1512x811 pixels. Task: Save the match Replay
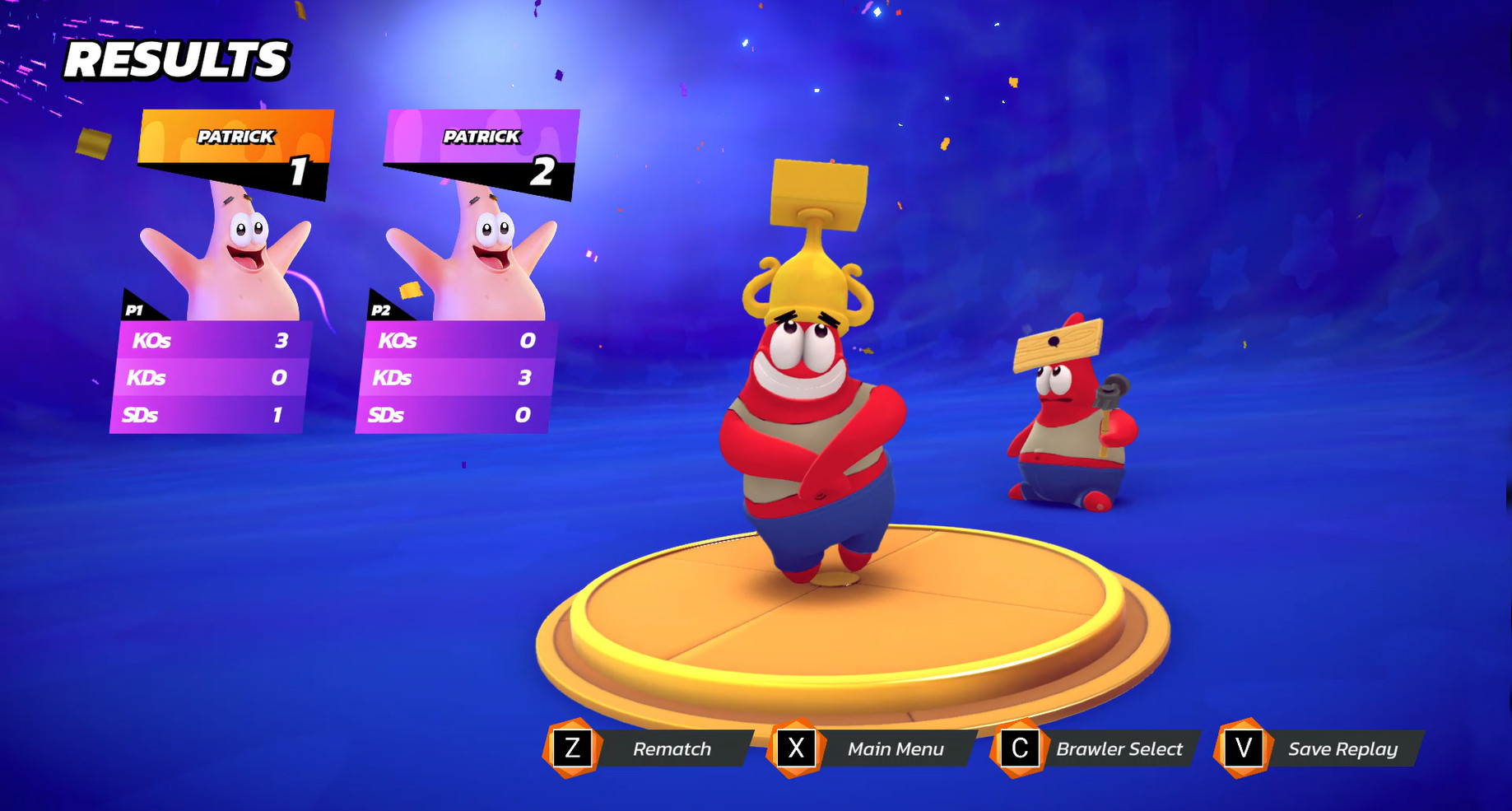[x=1342, y=749]
